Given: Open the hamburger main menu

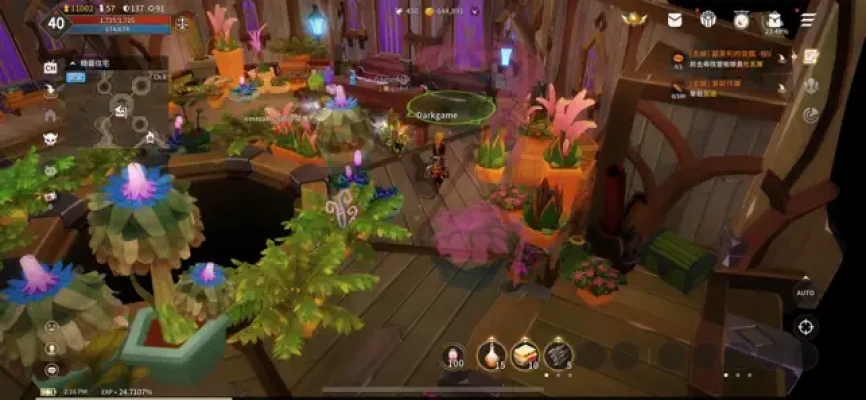Looking at the screenshot, I should pos(807,19).
